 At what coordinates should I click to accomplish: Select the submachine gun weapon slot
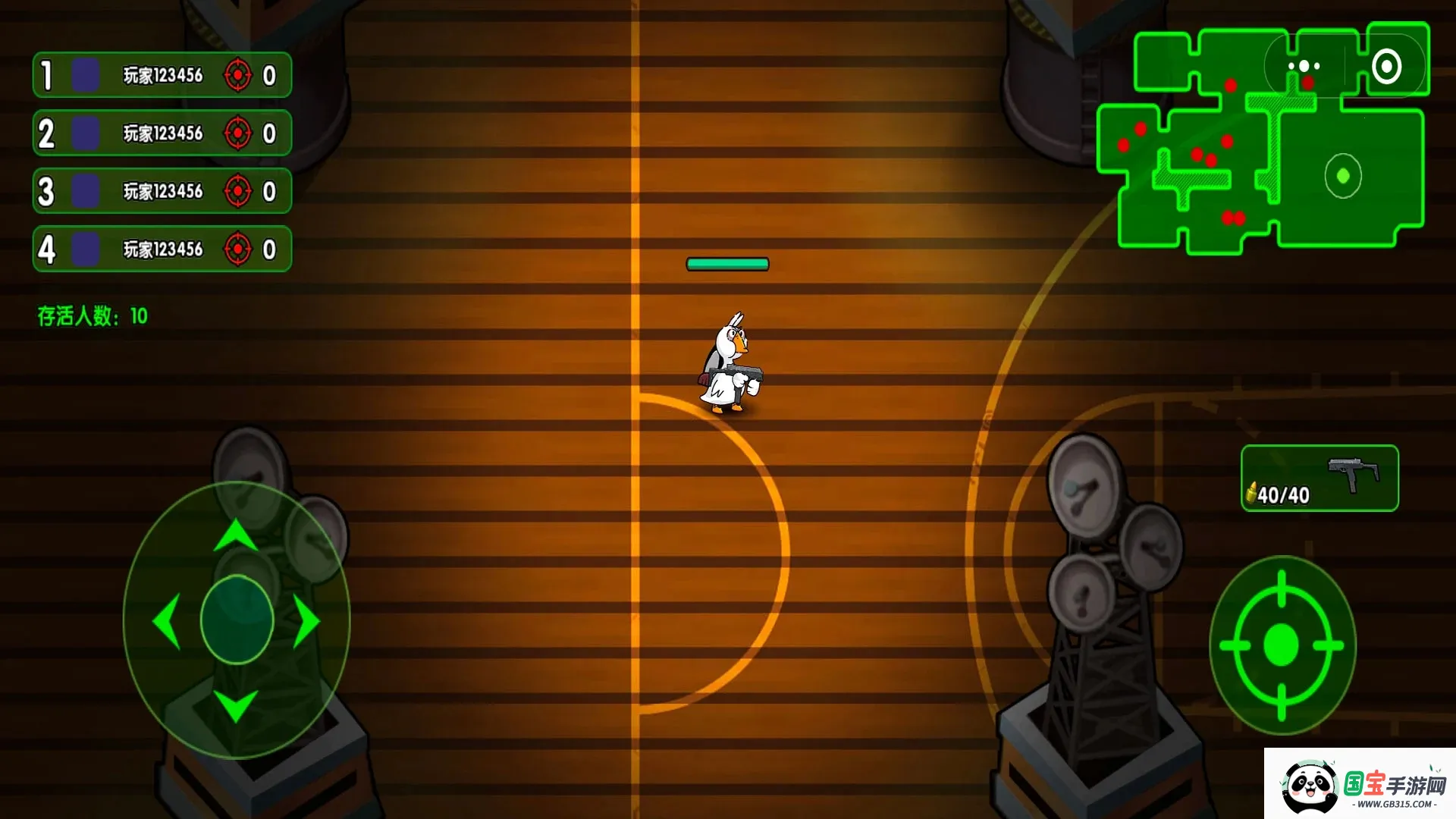(1319, 478)
